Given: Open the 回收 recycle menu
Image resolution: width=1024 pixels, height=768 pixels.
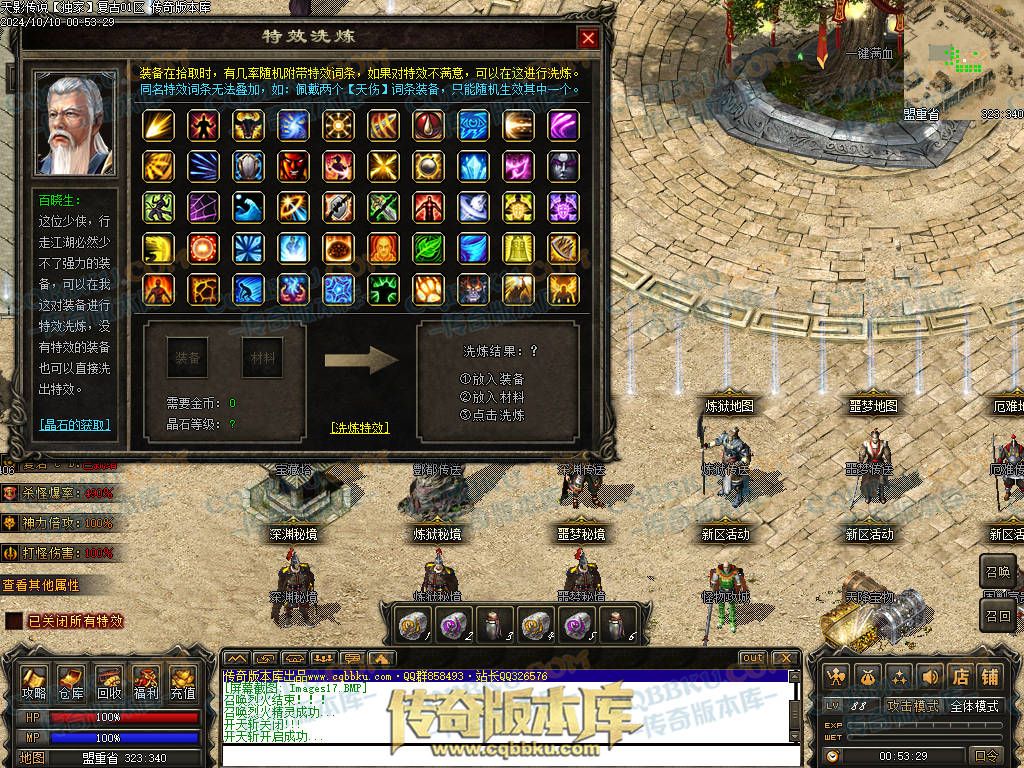Looking at the screenshot, I should [108, 682].
